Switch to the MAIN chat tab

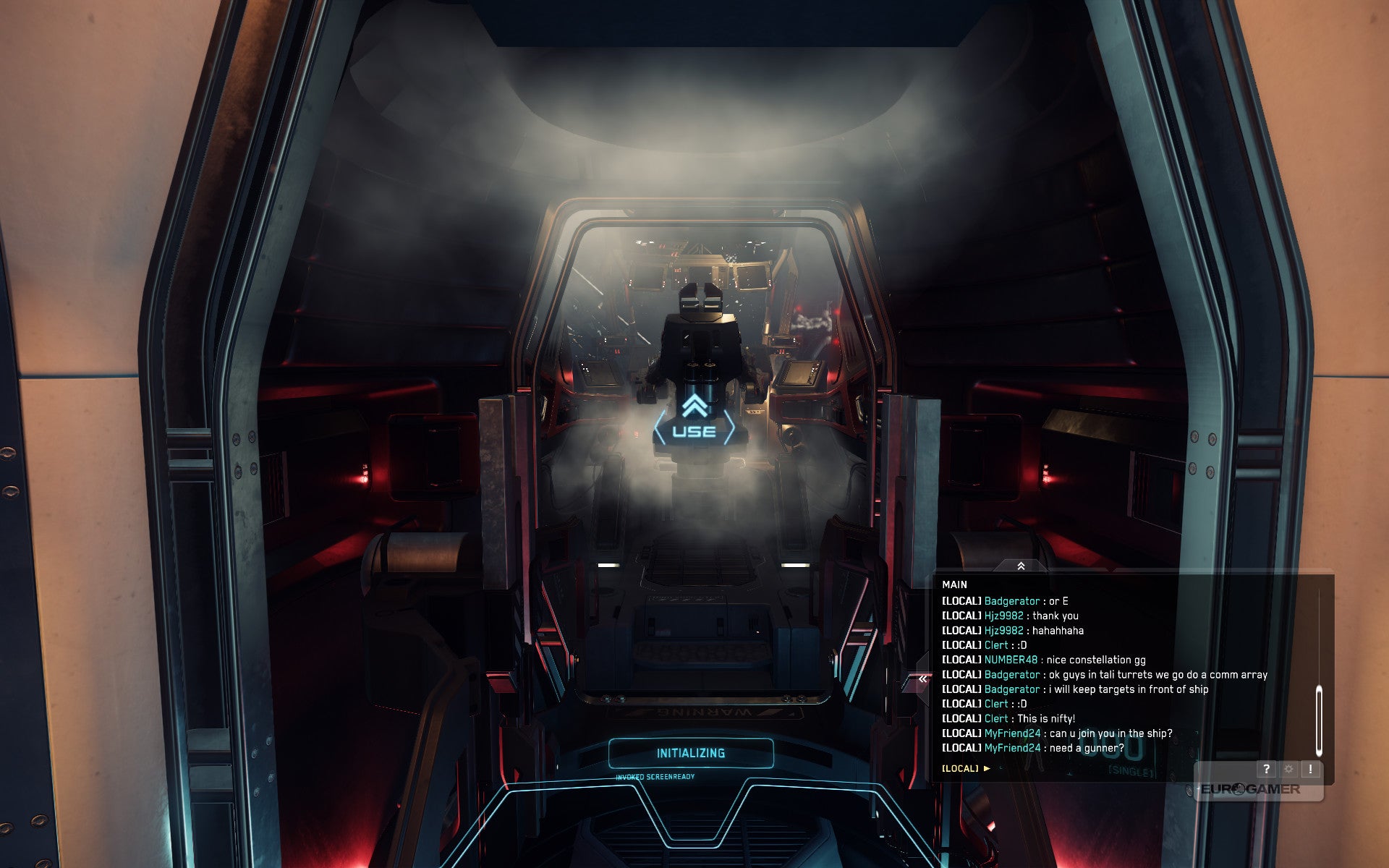point(956,585)
